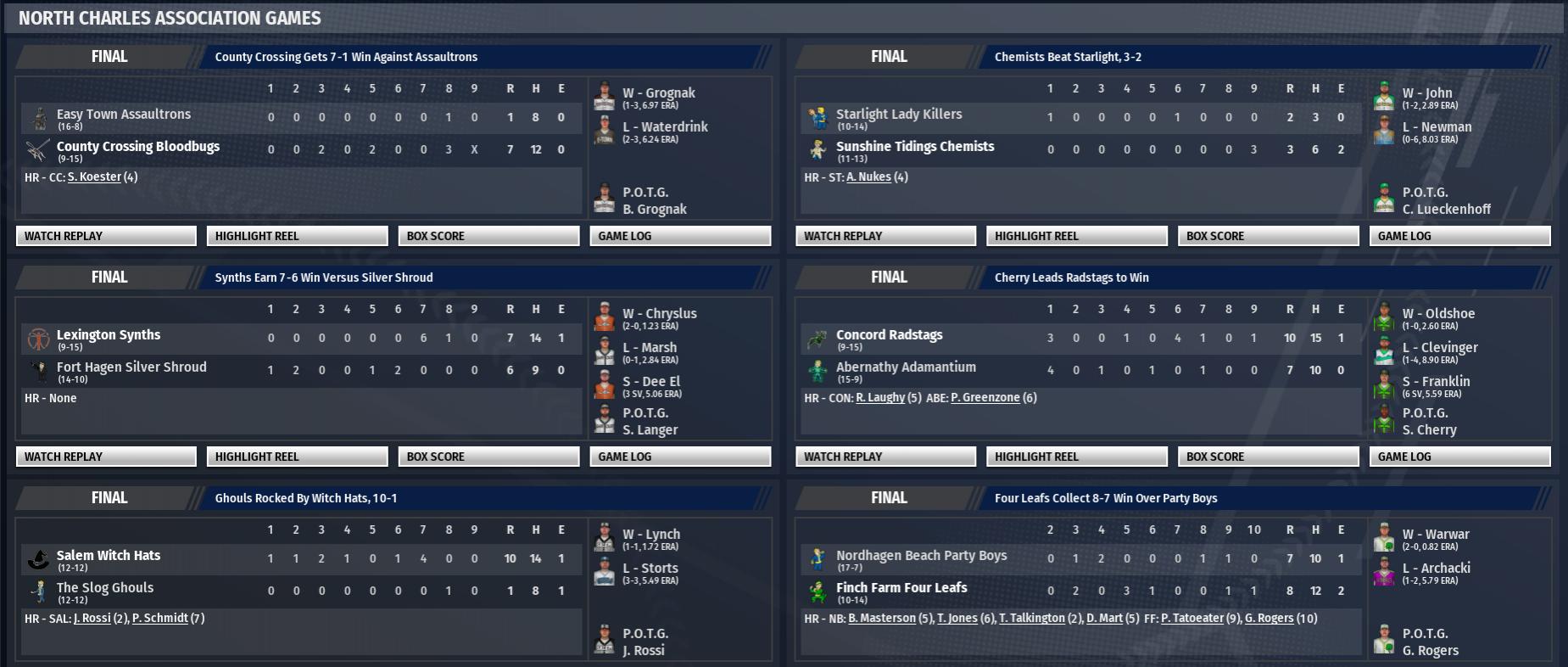Open J. Rossi home run link
This screenshot has width=1568, height=667.
coord(92,619)
